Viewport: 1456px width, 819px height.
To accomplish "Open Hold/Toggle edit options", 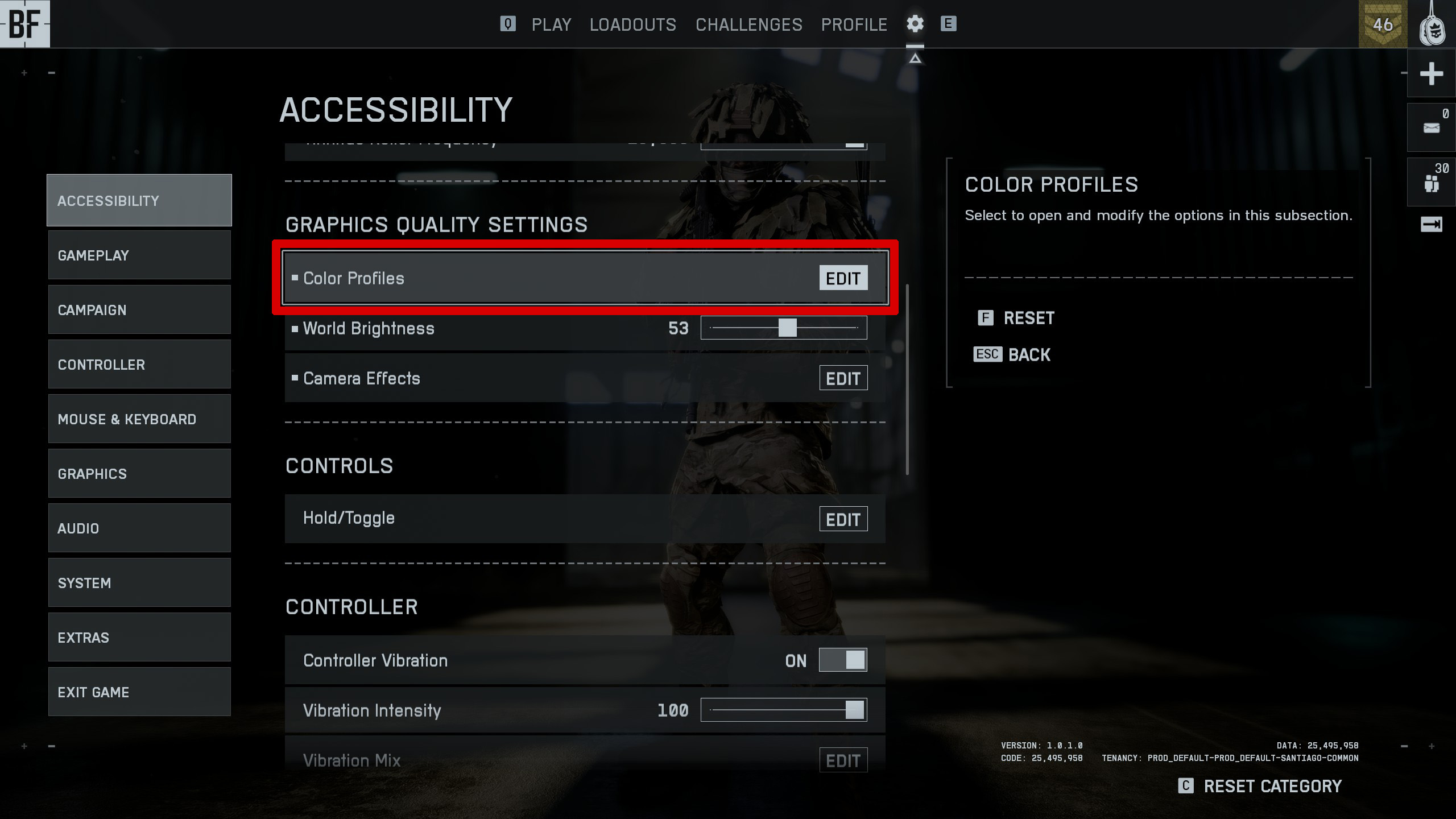I will click(x=843, y=519).
